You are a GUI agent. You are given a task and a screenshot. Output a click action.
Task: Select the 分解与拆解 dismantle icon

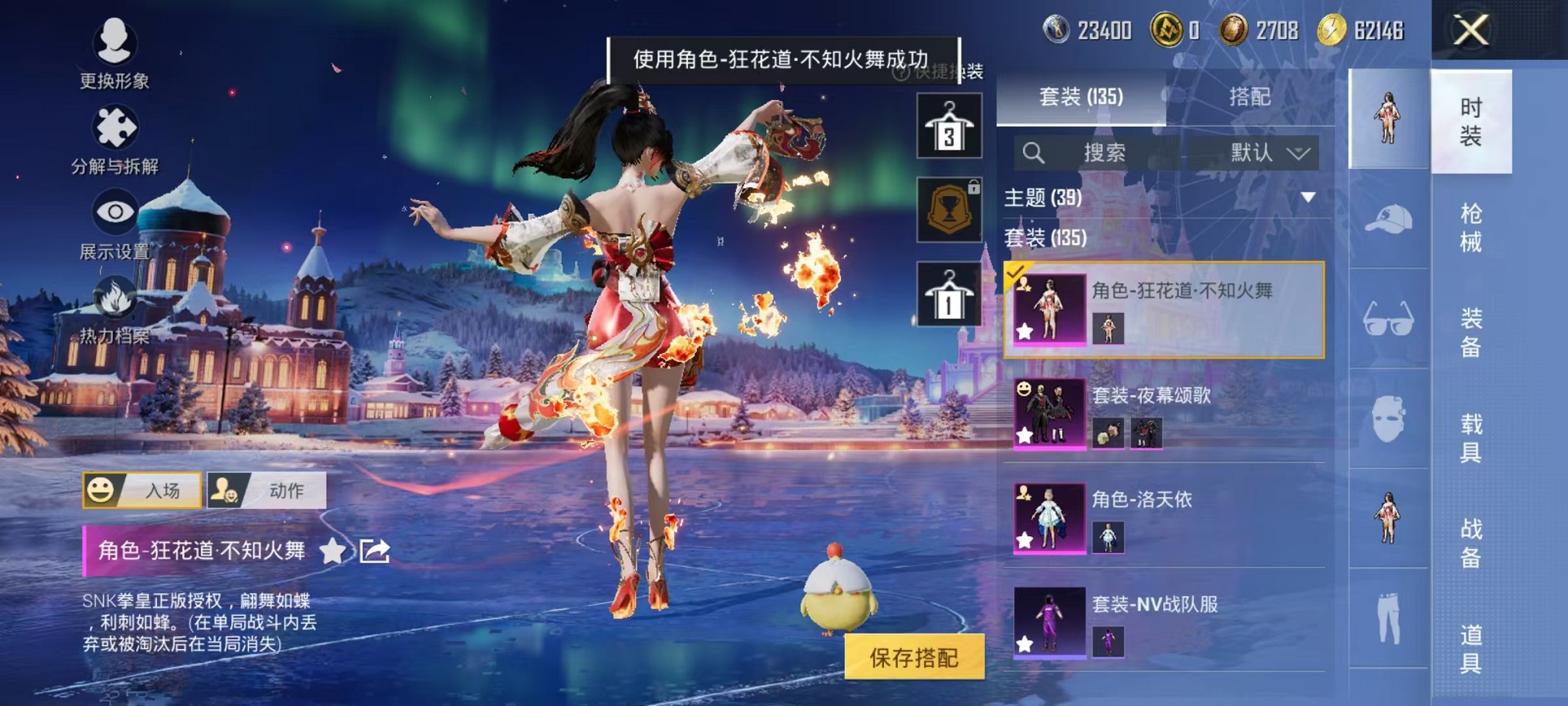pyautogui.click(x=114, y=127)
